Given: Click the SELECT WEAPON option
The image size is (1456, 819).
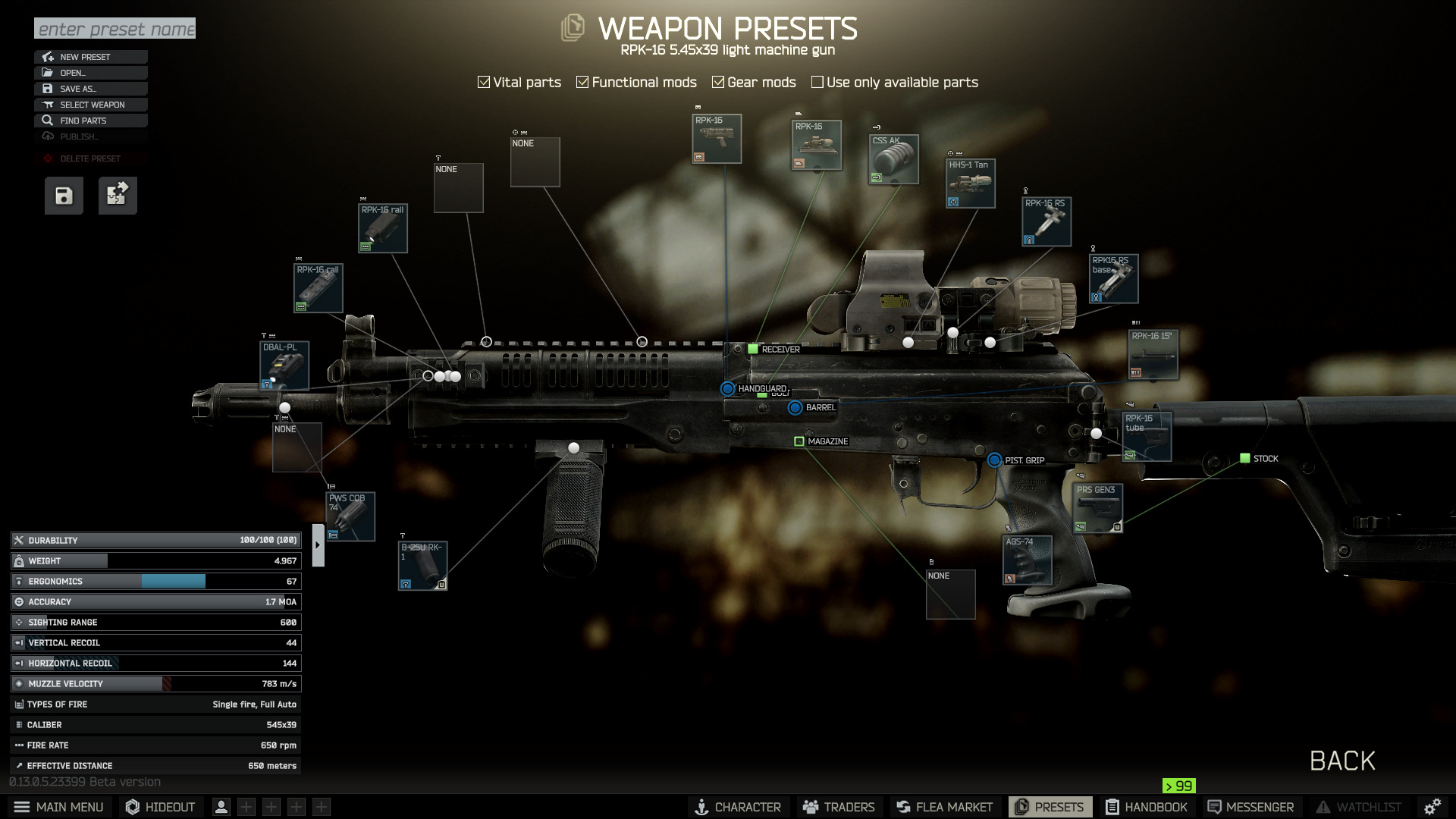Looking at the screenshot, I should tap(90, 105).
